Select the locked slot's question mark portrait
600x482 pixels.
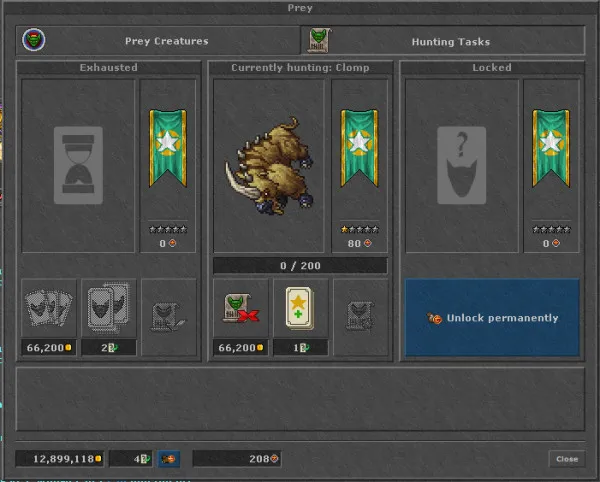(461, 166)
